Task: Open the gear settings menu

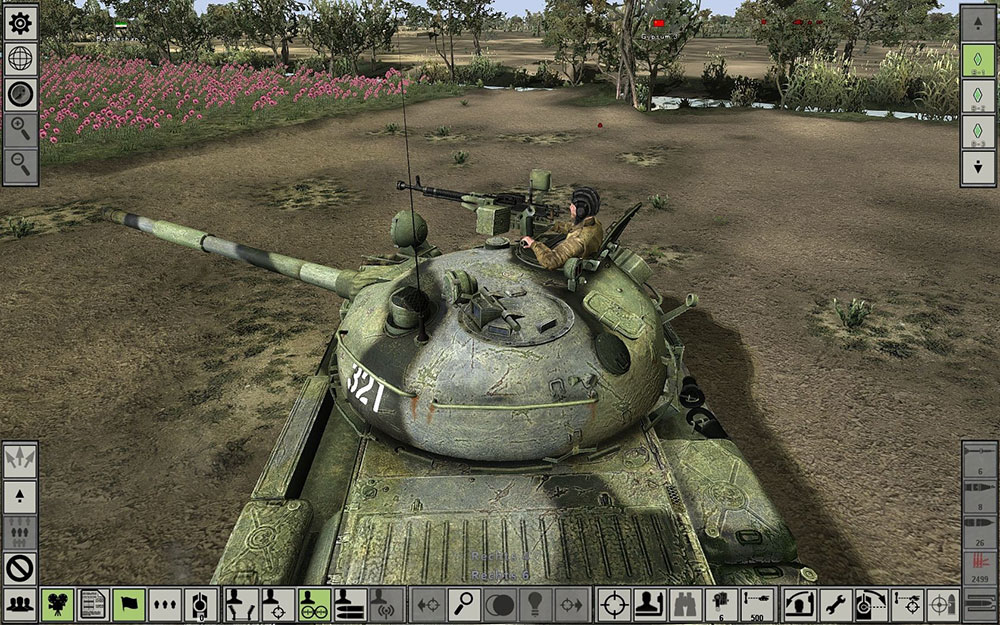Action: 21,23
